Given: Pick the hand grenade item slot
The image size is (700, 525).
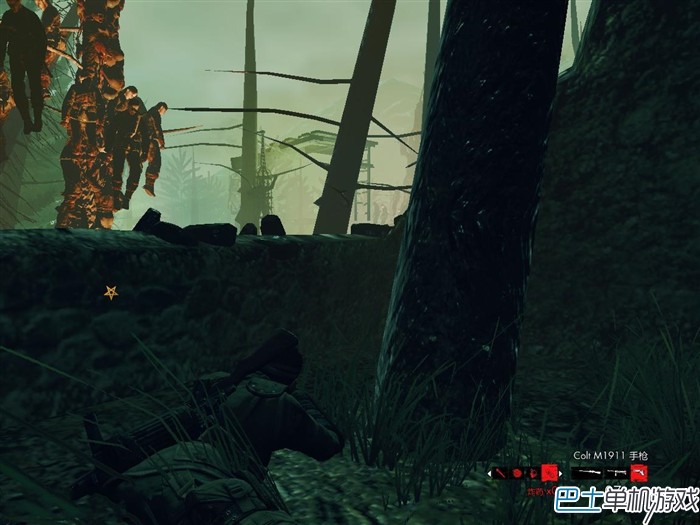Looking at the screenshot, I should pos(531,473).
